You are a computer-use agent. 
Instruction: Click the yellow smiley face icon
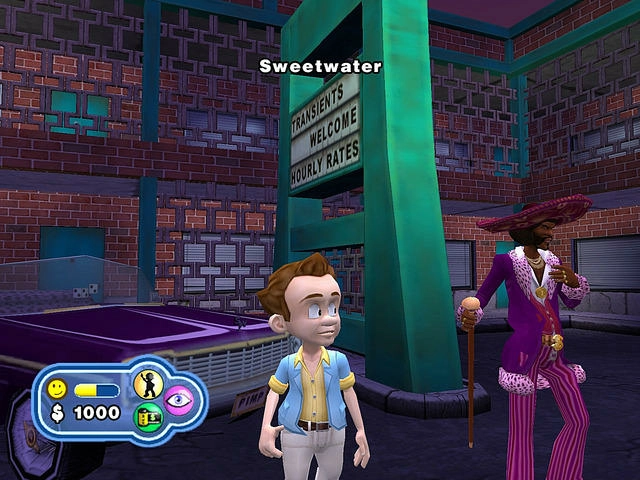coord(57,388)
